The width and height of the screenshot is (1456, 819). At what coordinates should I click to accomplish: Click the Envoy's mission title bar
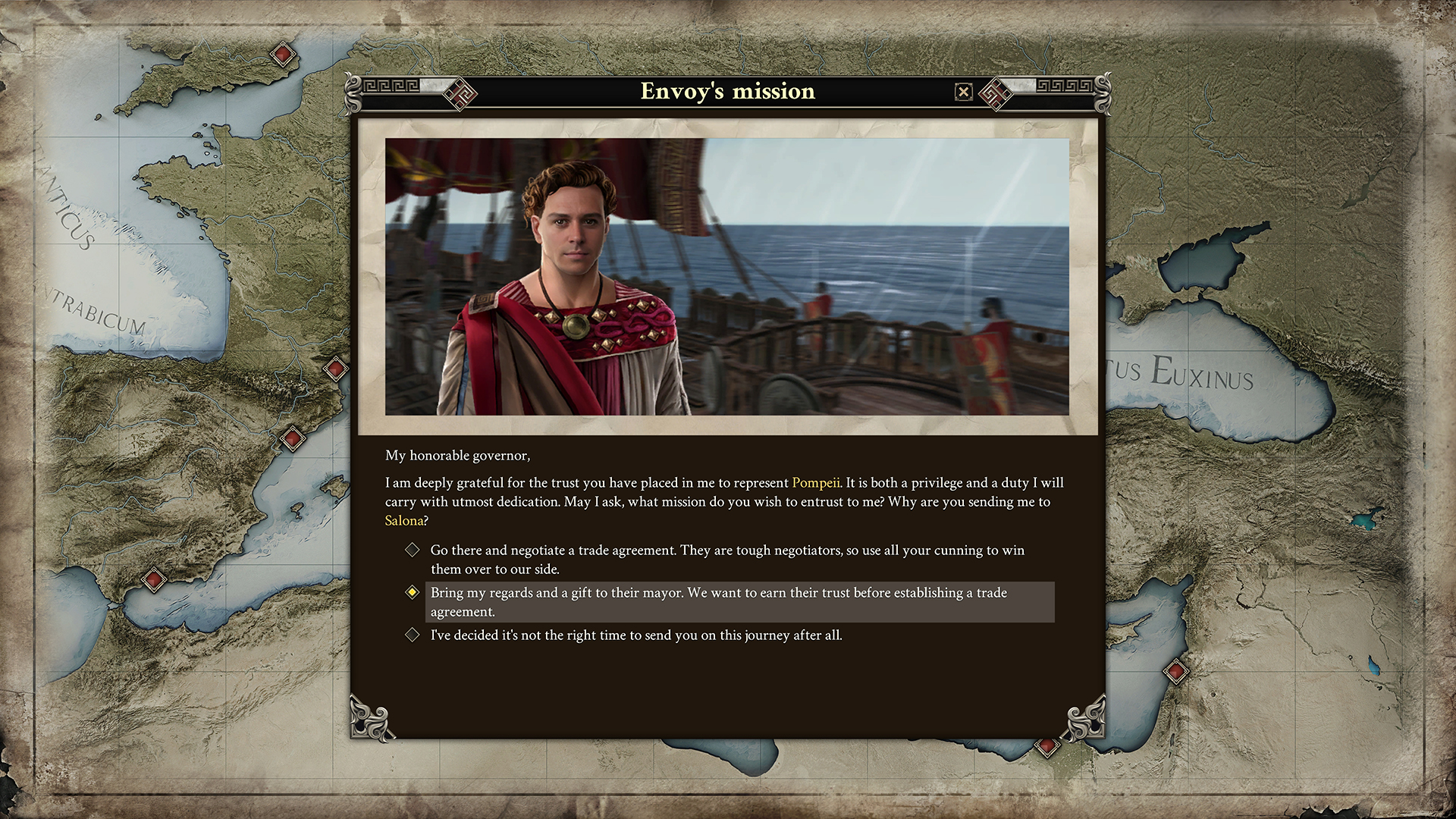[x=728, y=92]
